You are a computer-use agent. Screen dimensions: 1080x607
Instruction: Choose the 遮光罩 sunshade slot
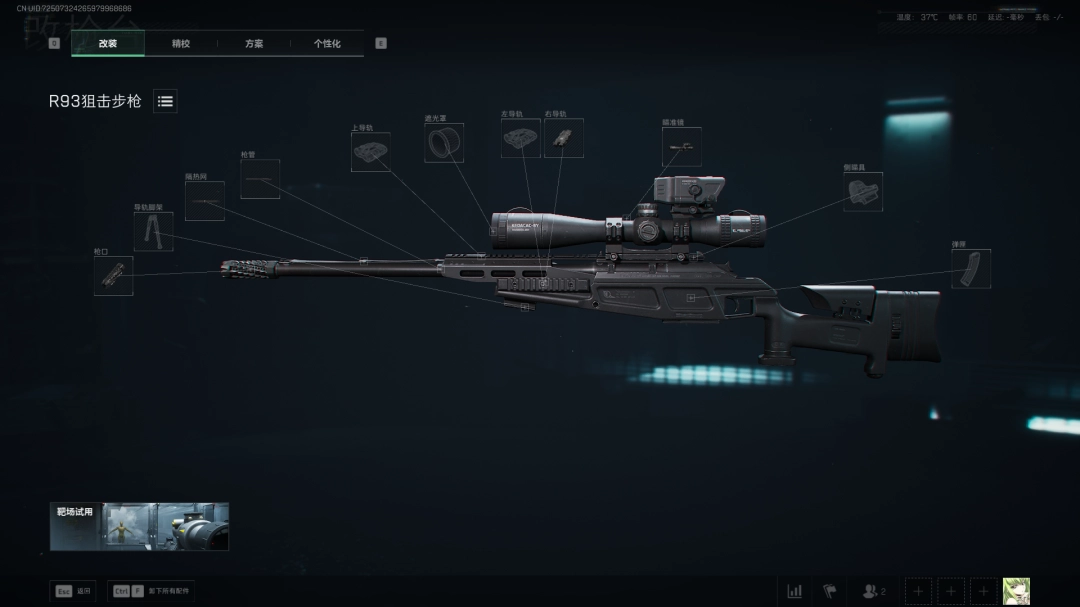pos(443,143)
